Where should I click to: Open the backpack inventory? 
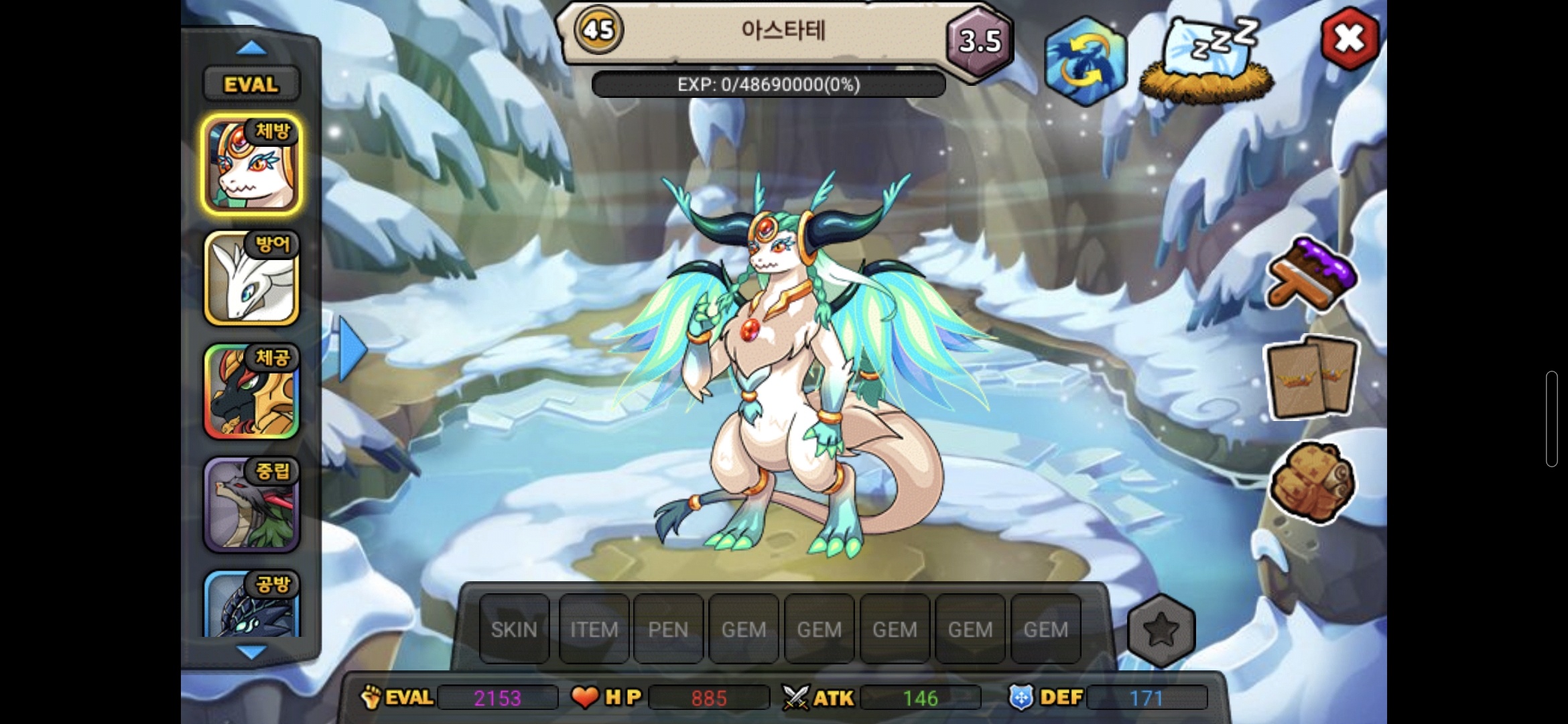[x=1311, y=481]
